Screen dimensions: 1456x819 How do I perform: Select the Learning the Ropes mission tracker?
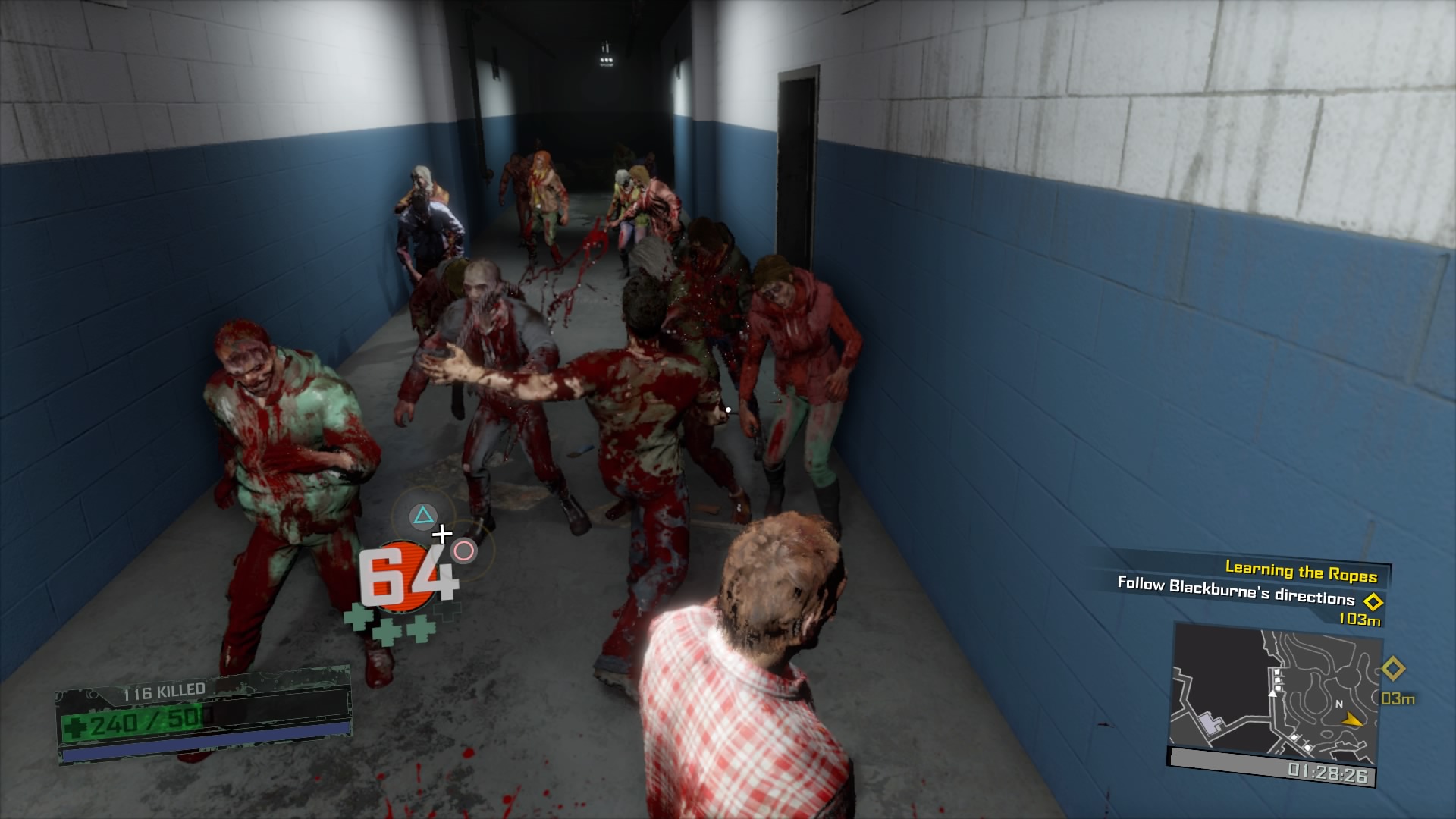(1301, 571)
